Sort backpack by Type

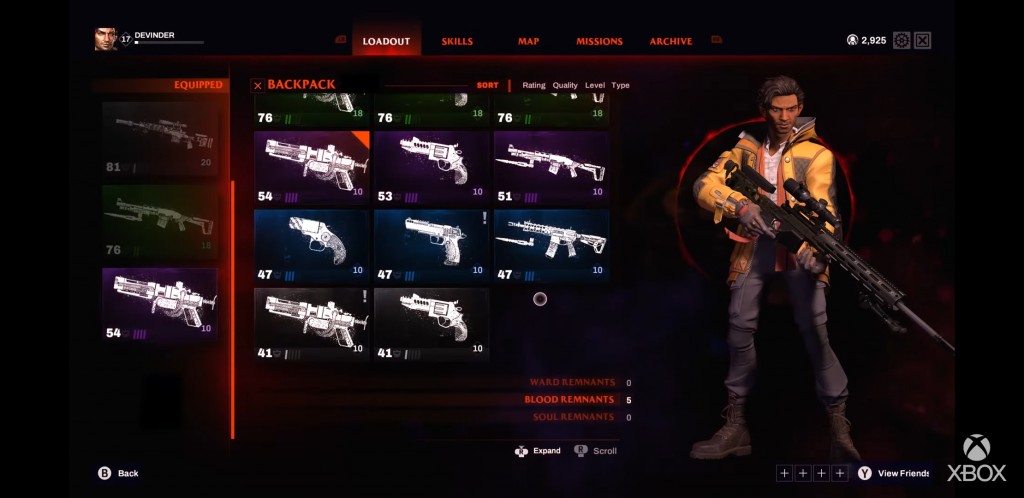(621, 85)
